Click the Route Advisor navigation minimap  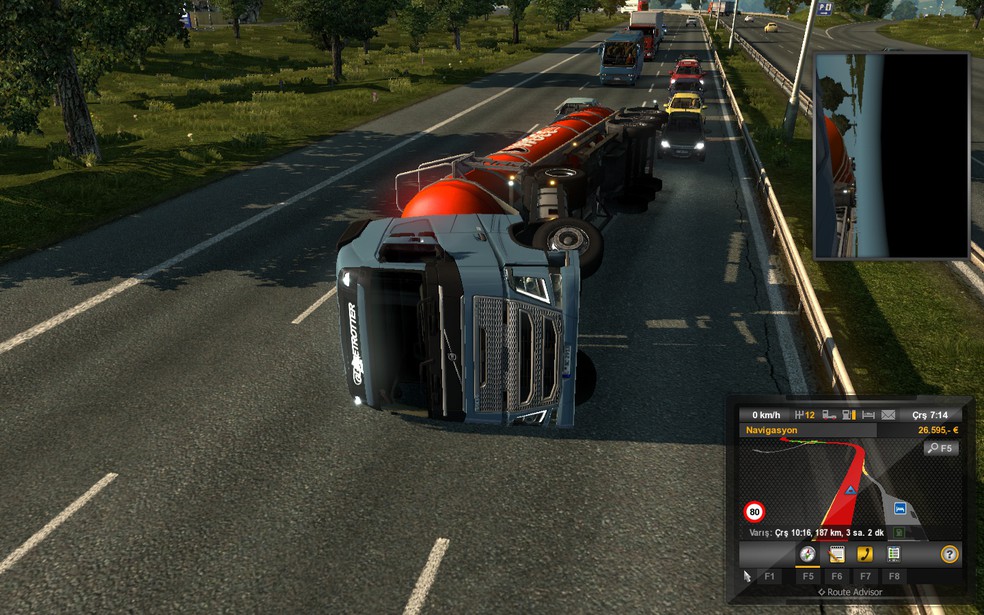point(830,480)
